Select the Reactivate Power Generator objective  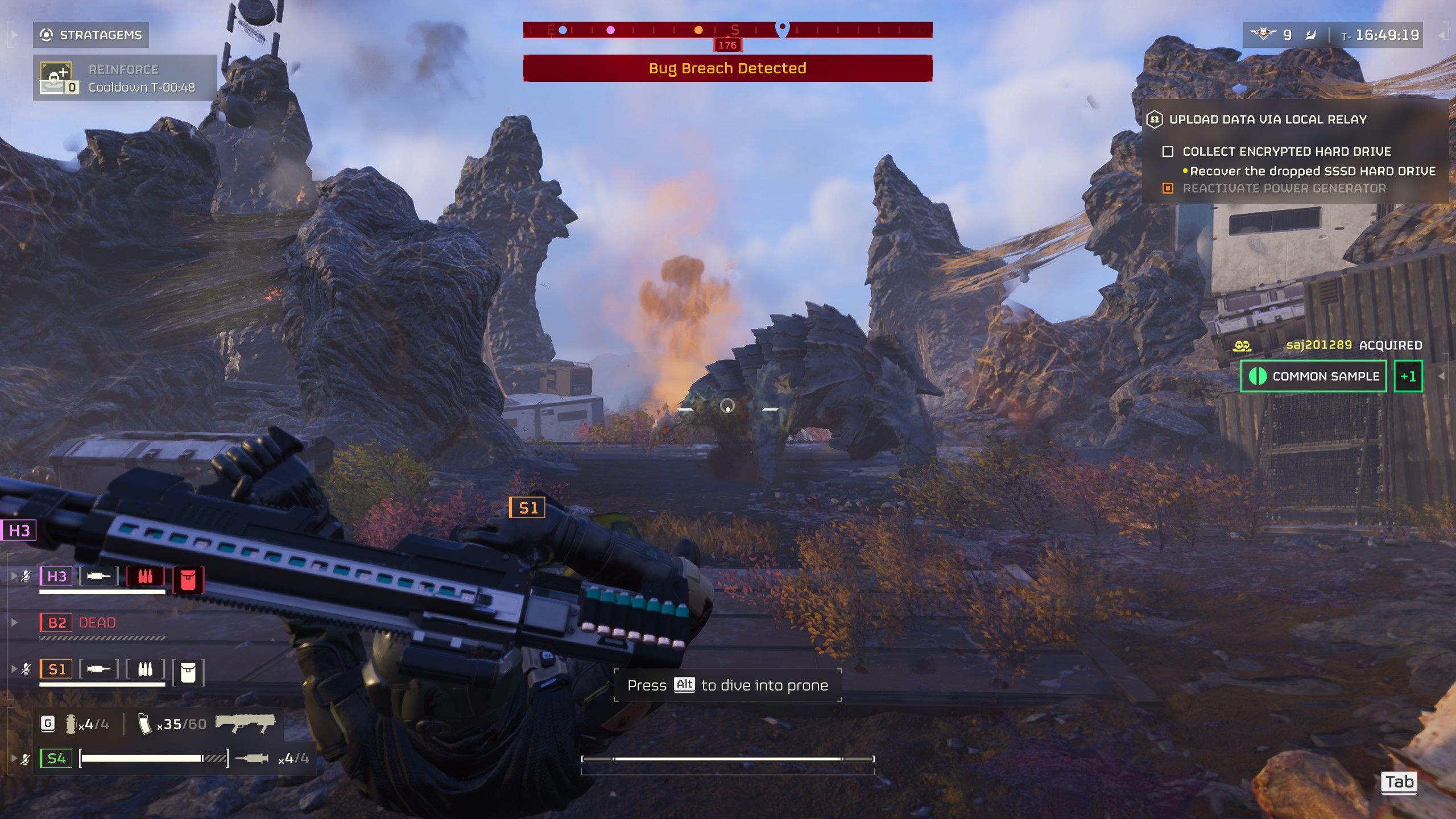pos(1284,188)
